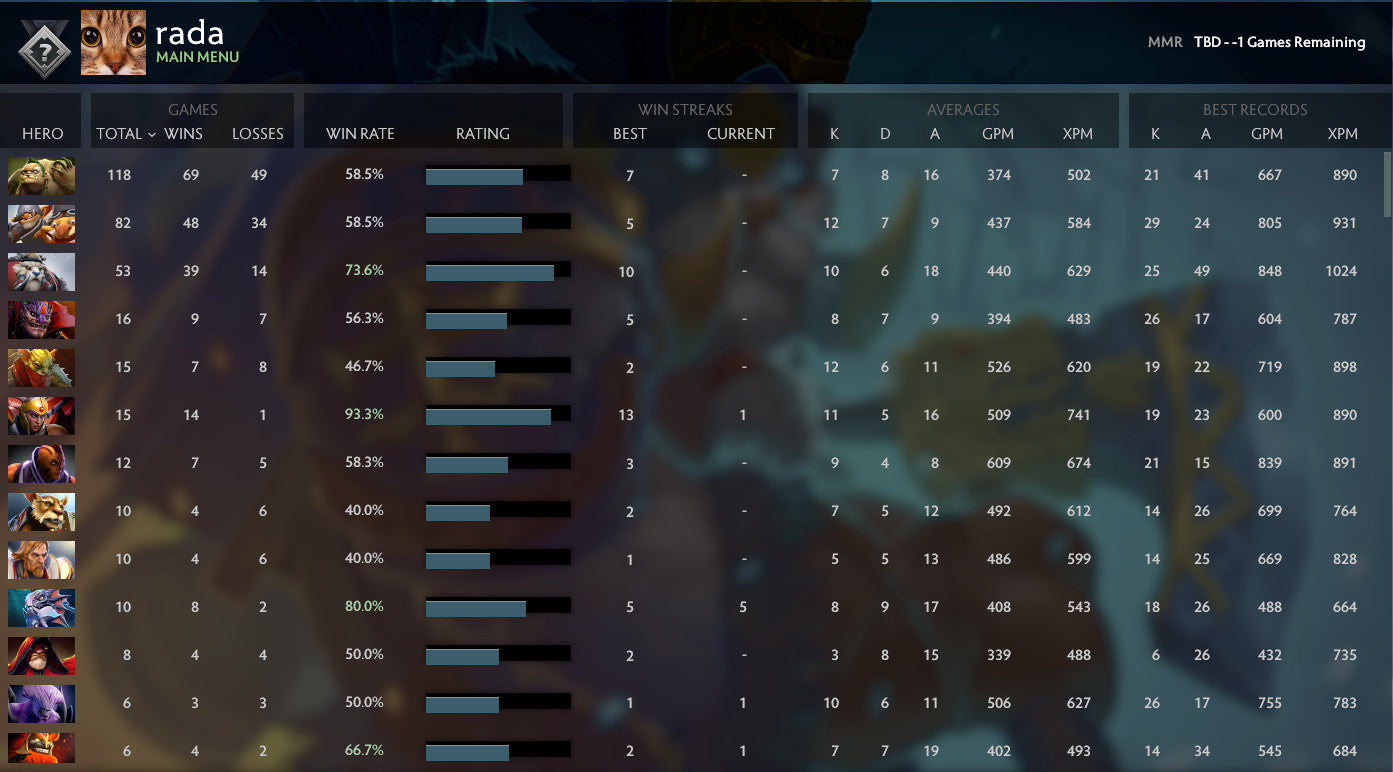Click the Anti-Mage hero icon

coord(41,463)
